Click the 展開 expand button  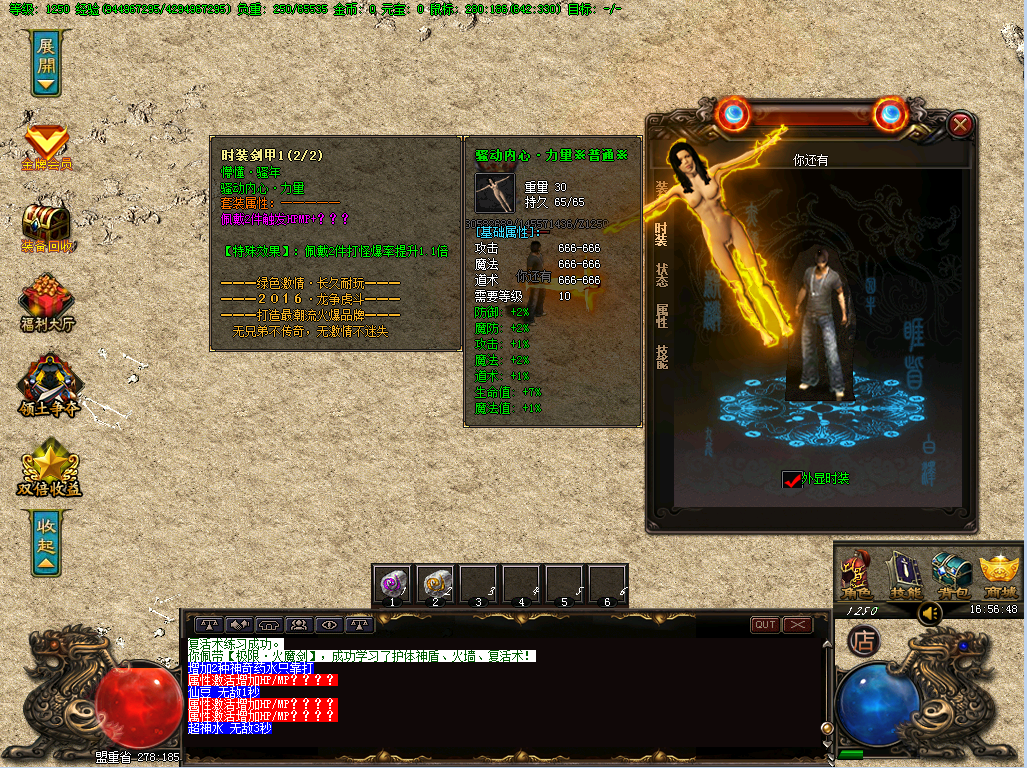click(47, 62)
